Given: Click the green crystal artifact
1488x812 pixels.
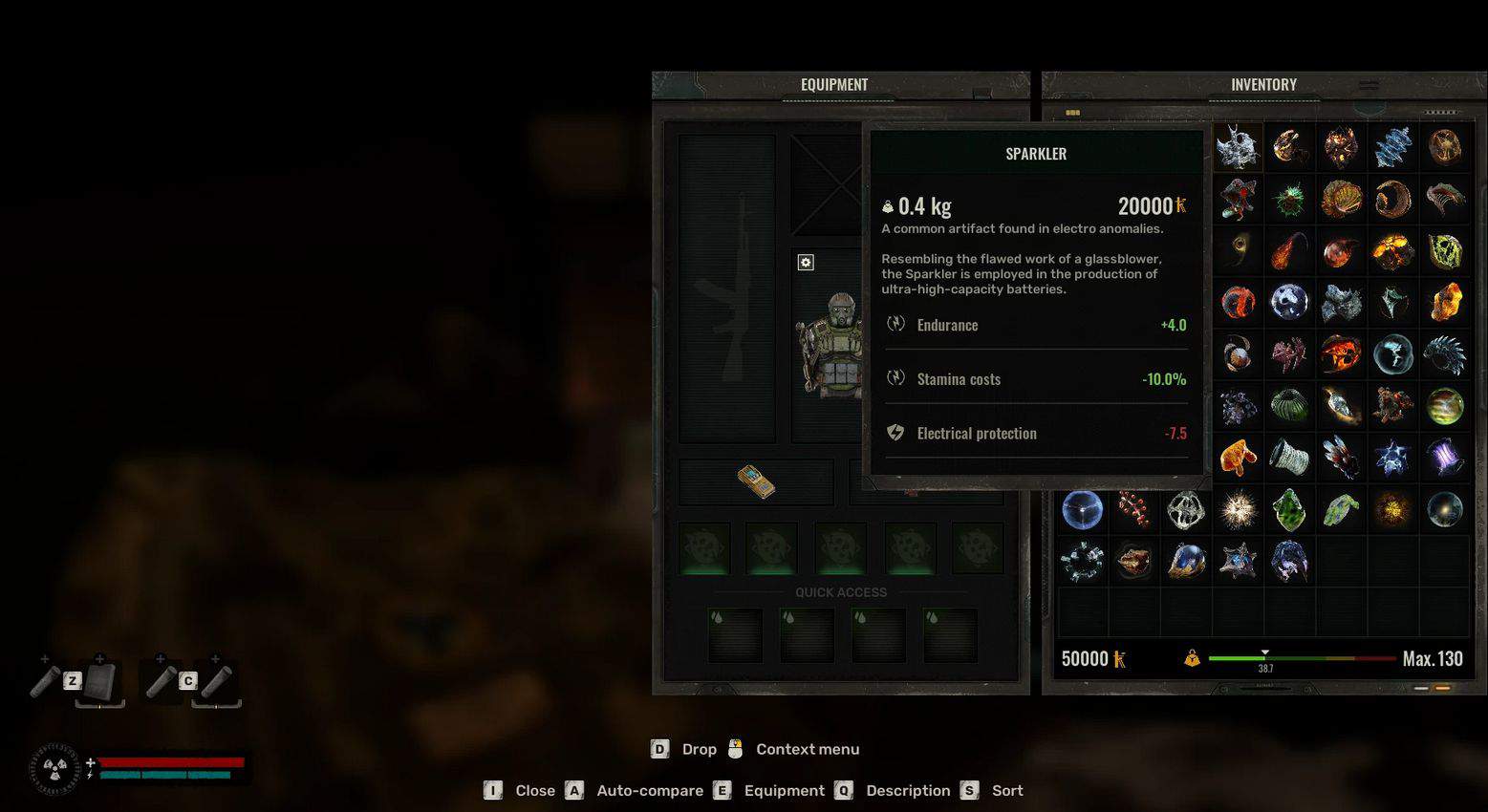Looking at the screenshot, I should click(x=1289, y=510).
